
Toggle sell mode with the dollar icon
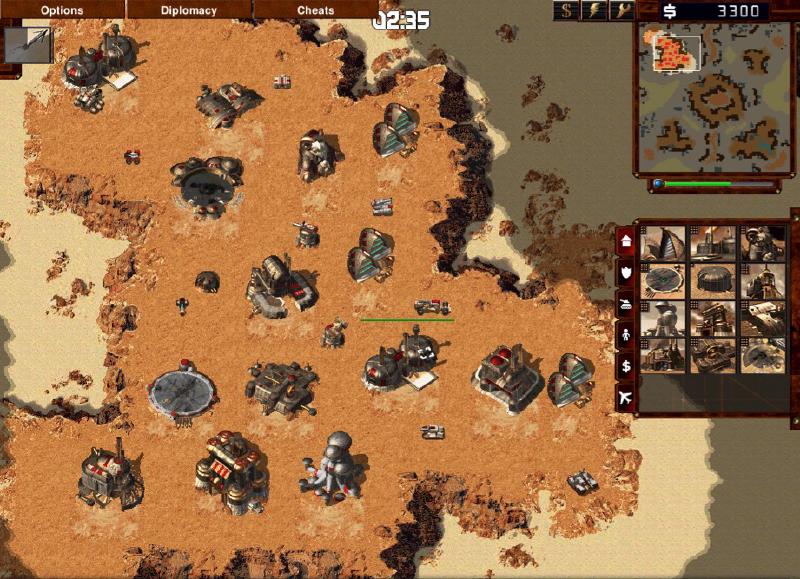click(568, 11)
